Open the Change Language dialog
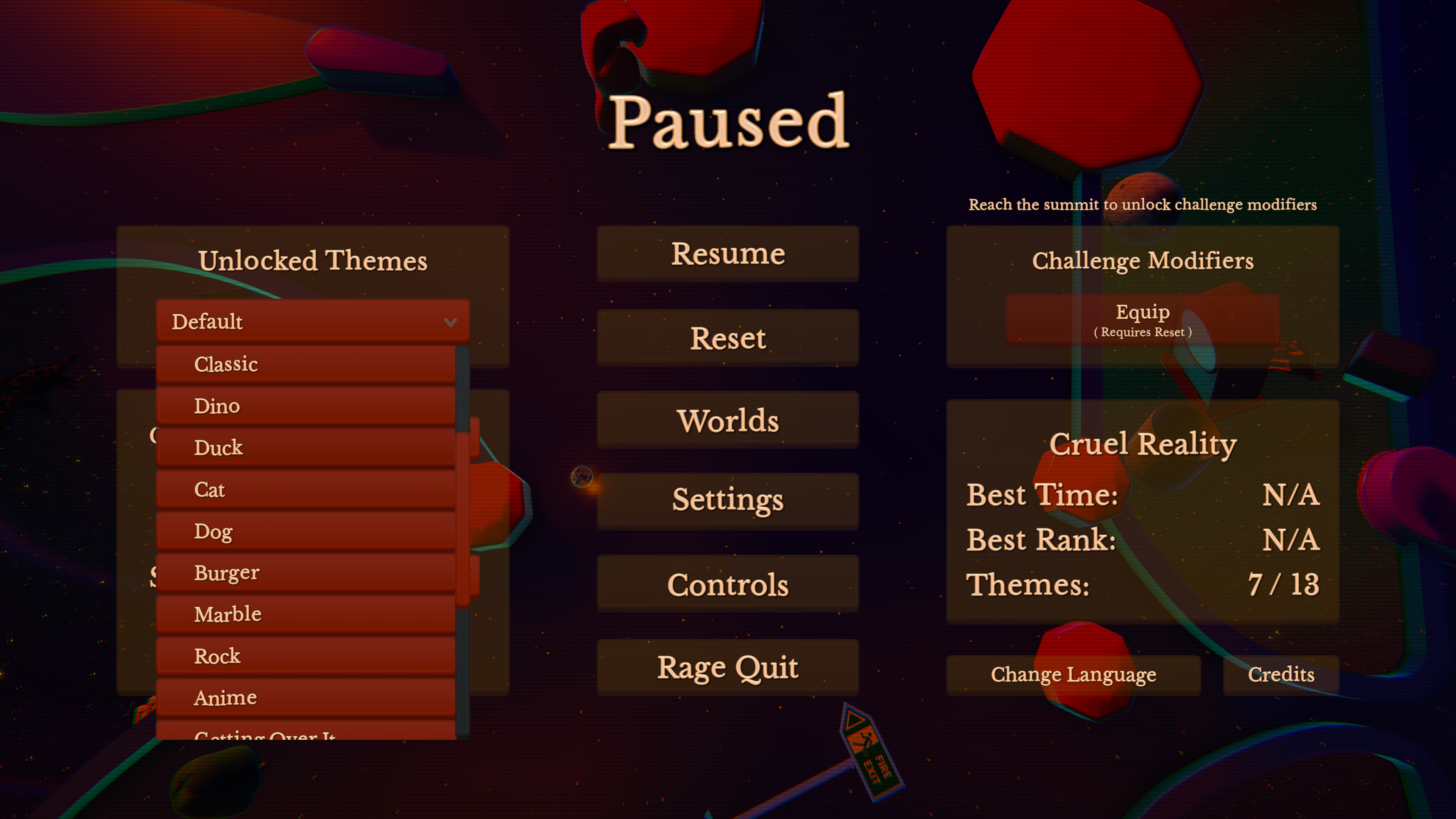Viewport: 1456px width, 819px height. point(1074,674)
